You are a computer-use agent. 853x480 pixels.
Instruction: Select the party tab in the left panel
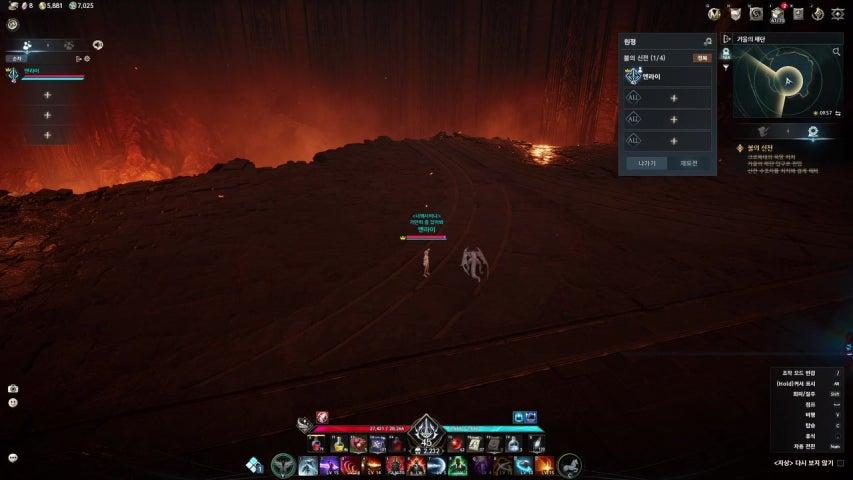click(x=26, y=45)
